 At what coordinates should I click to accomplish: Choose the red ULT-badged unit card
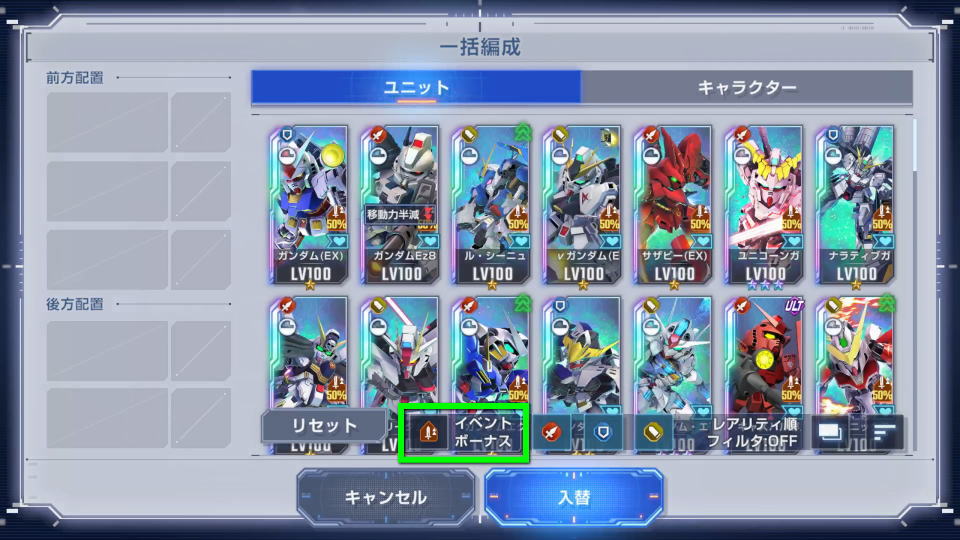(x=764, y=355)
